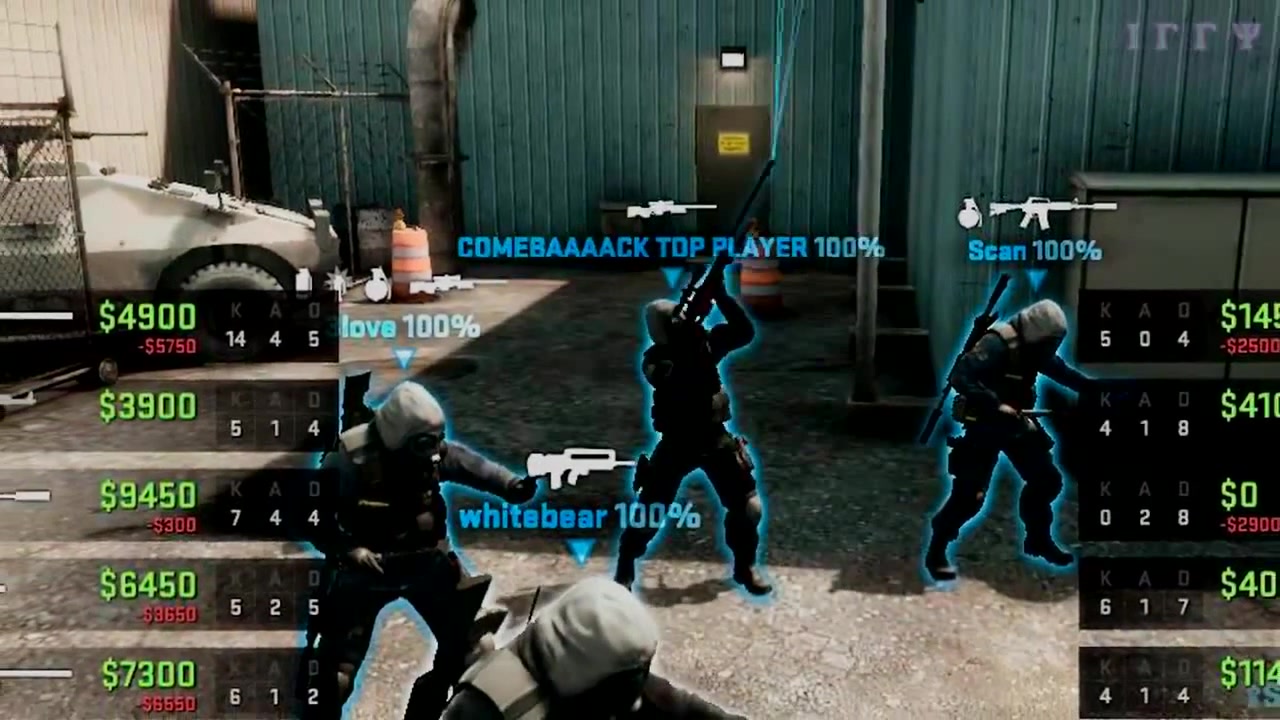Click the Scan 100% player label

point(1034,251)
